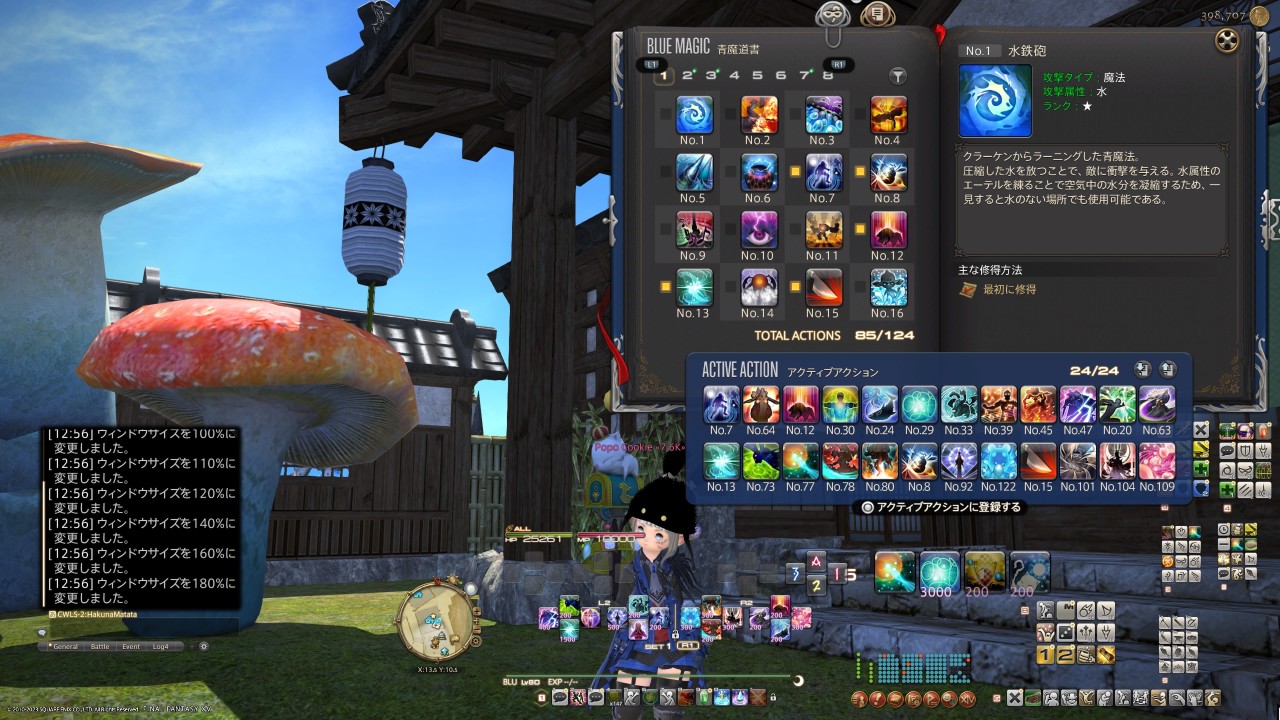Open the spell filter funnel button
Screen dimensions: 1280x720
tap(898, 76)
